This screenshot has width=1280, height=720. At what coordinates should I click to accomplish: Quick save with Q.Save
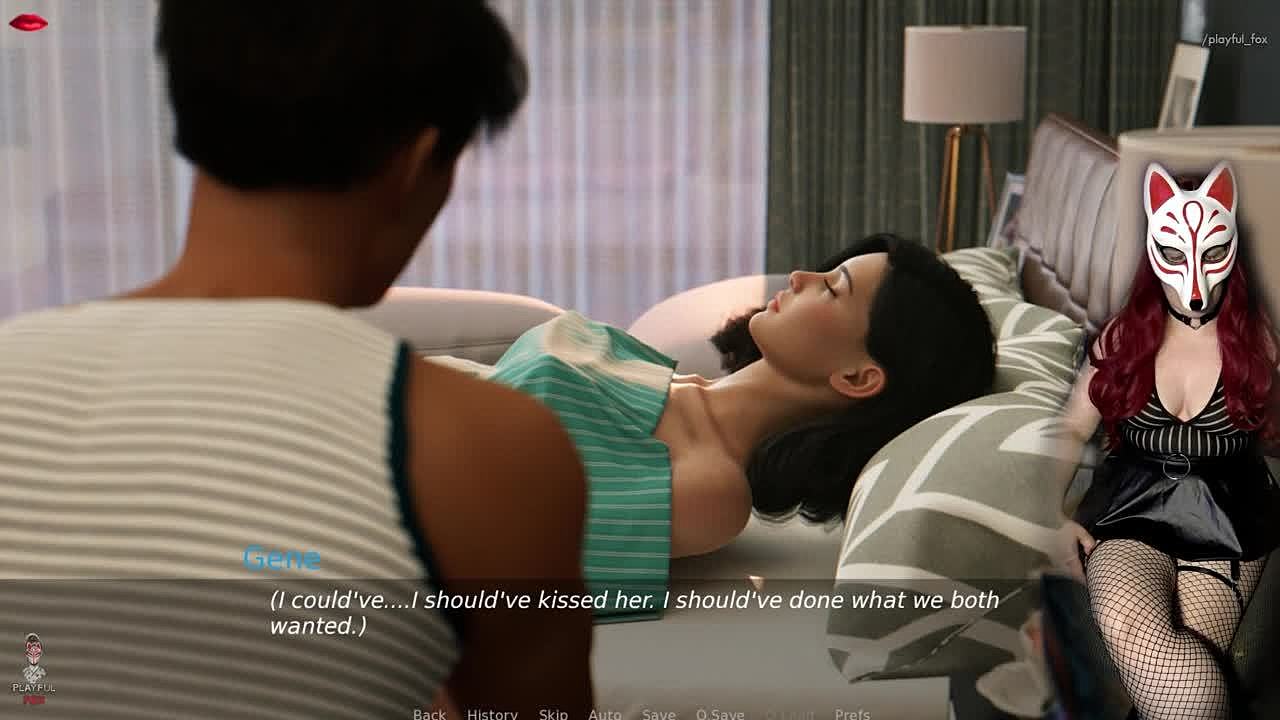[720, 714]
